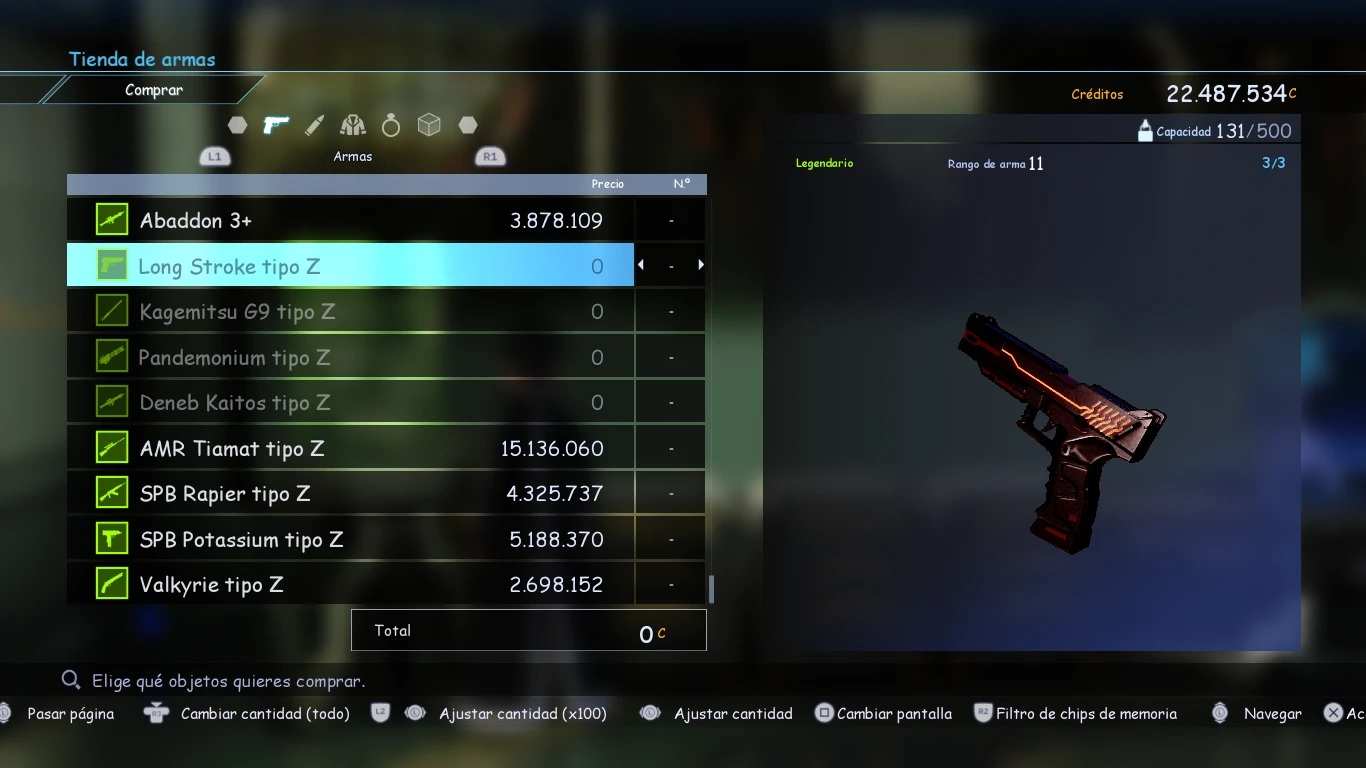
Task: Select Kagemitsu G9 tipo Z in list
Action: point(350,312)
